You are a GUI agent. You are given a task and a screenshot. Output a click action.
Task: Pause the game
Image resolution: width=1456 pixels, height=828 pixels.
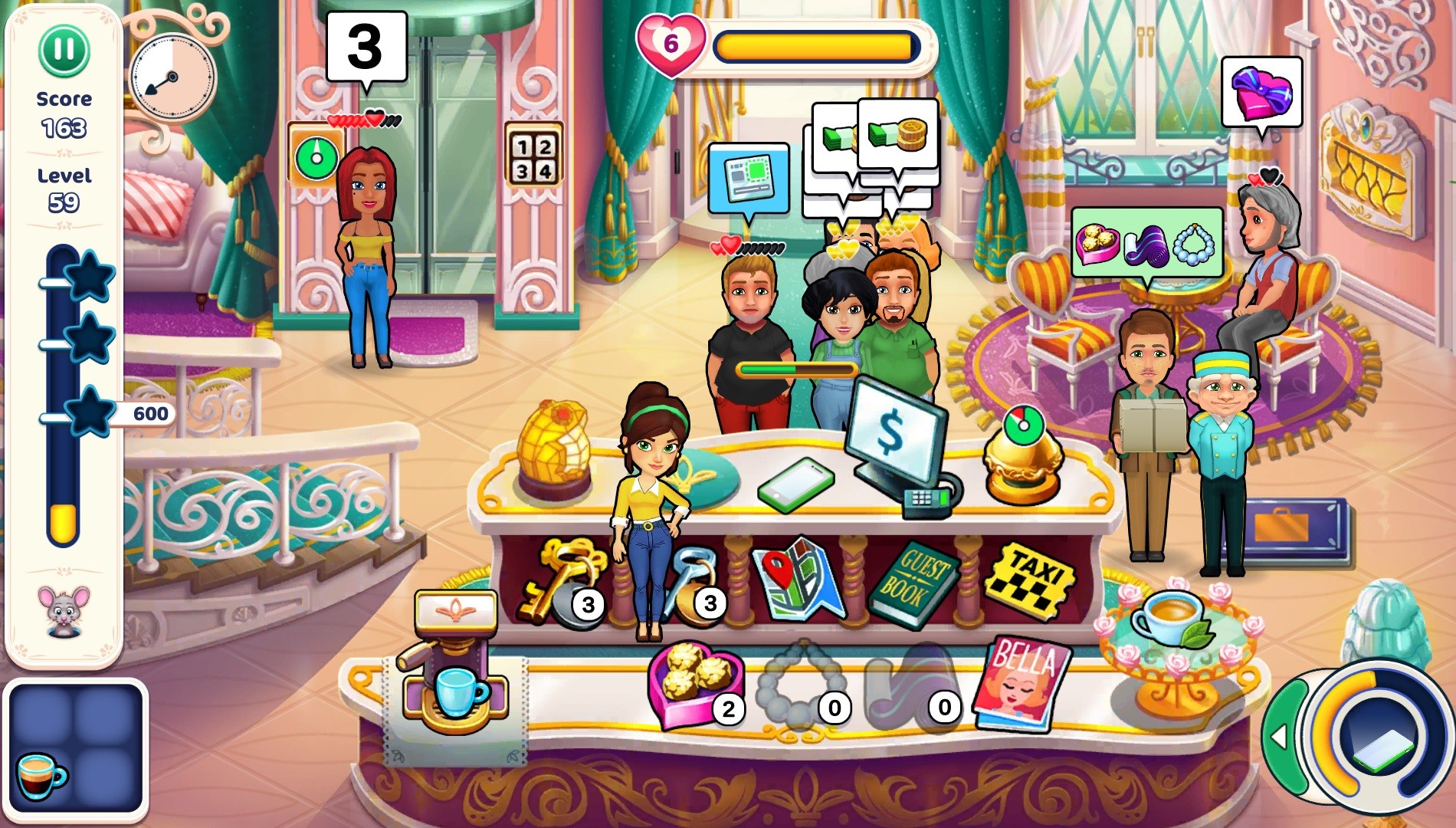[64, 48]
